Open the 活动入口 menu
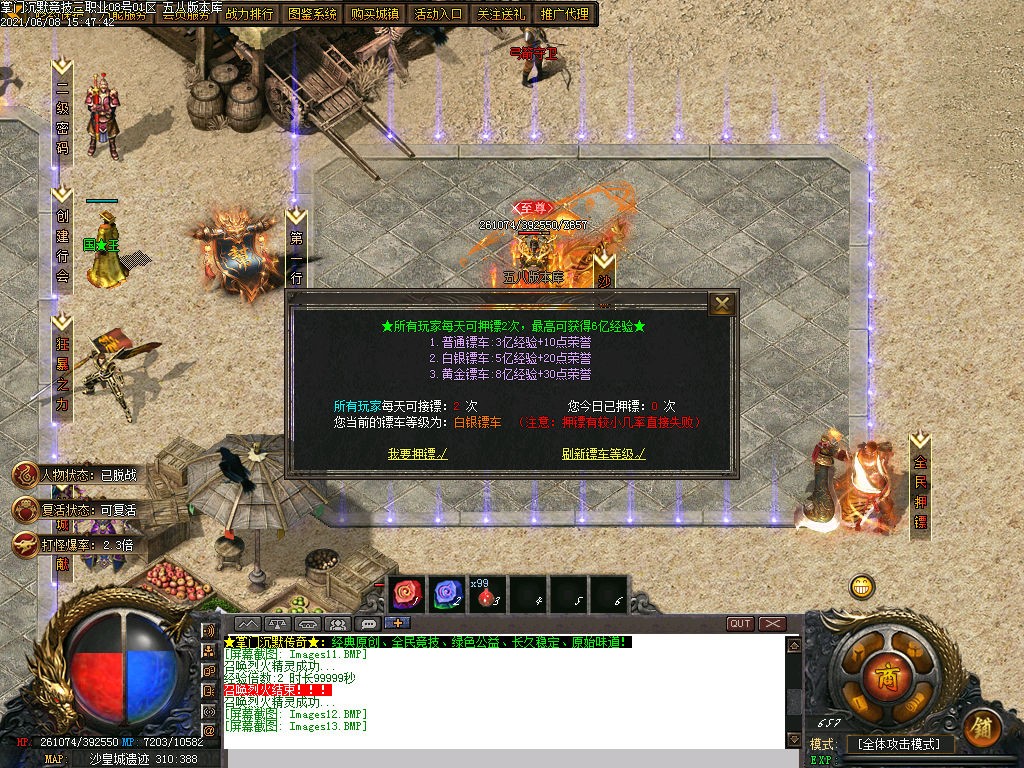 (x=438, y=14)
